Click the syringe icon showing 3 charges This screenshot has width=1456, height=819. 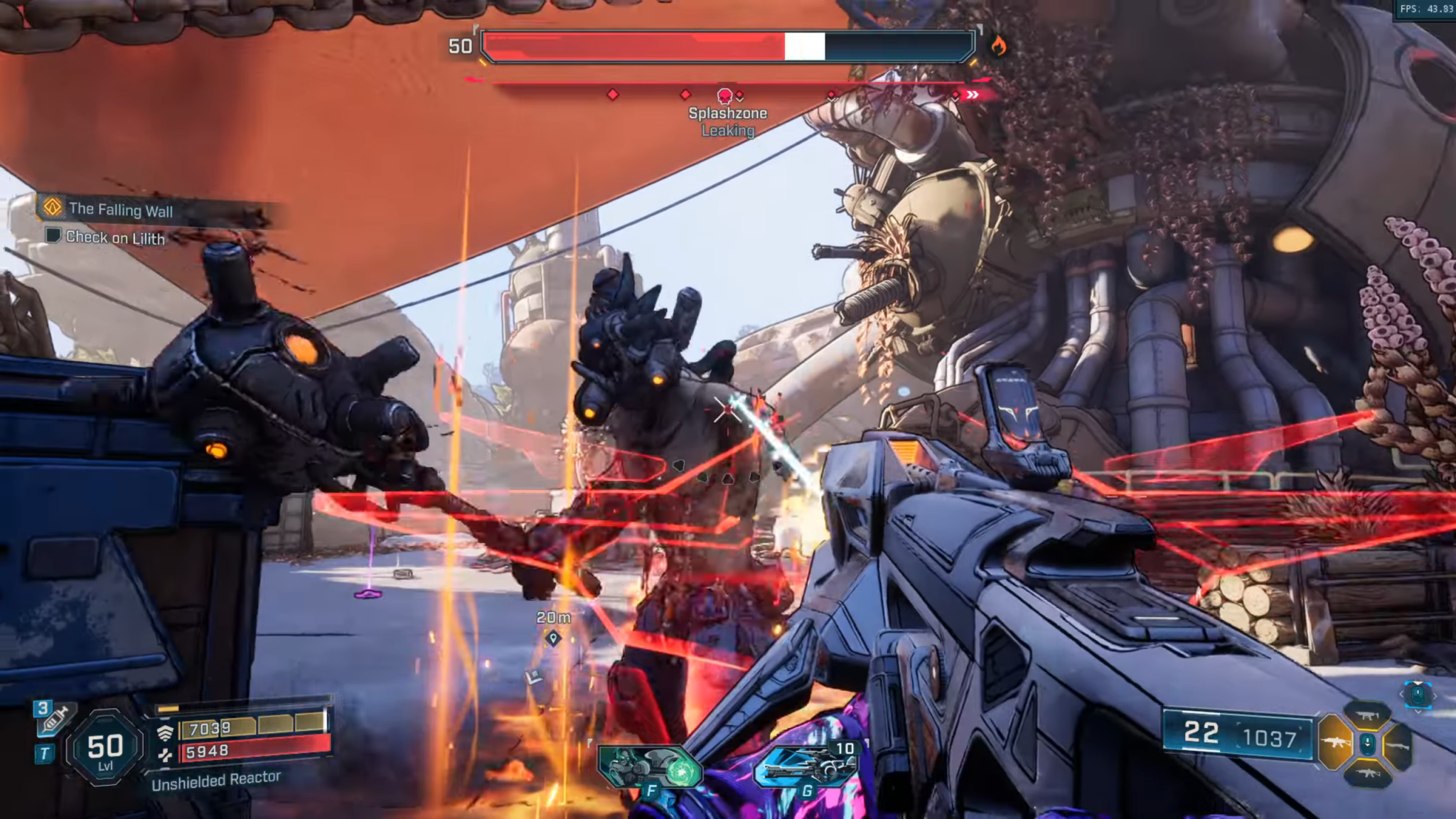pos(54,719)
